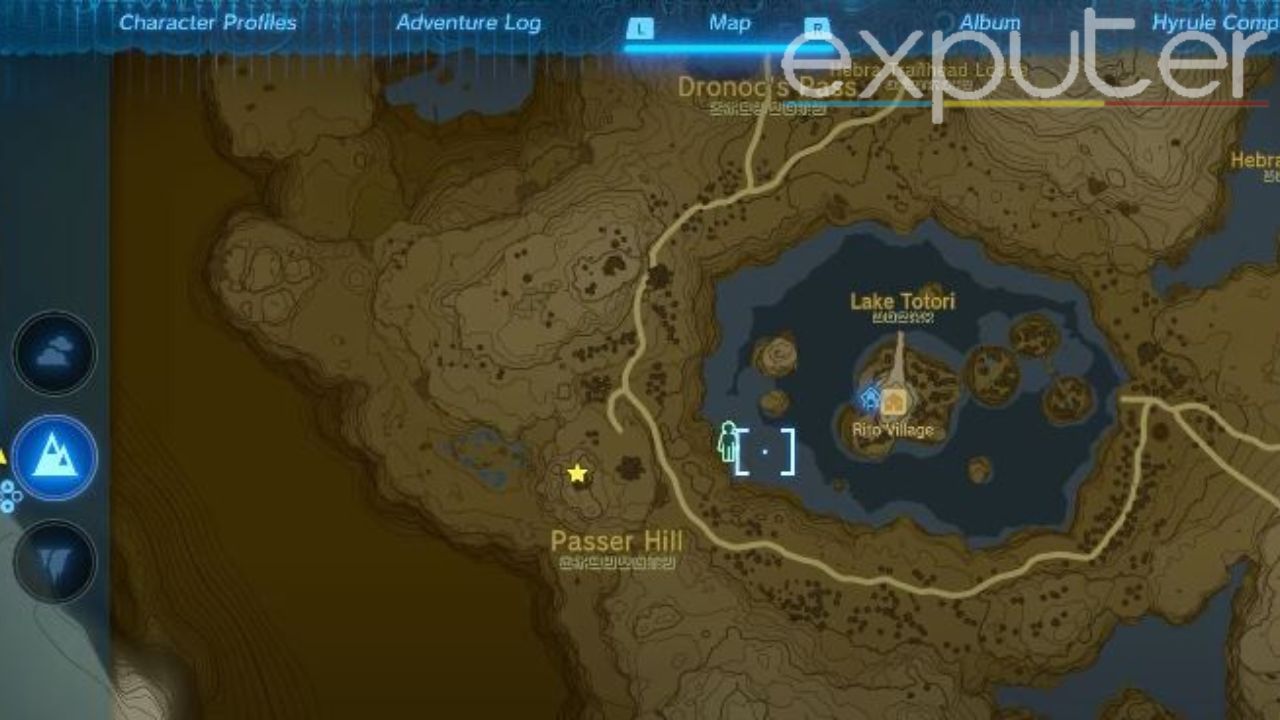
Task: Open the Adventure Log tab
Action: [468, 23]
